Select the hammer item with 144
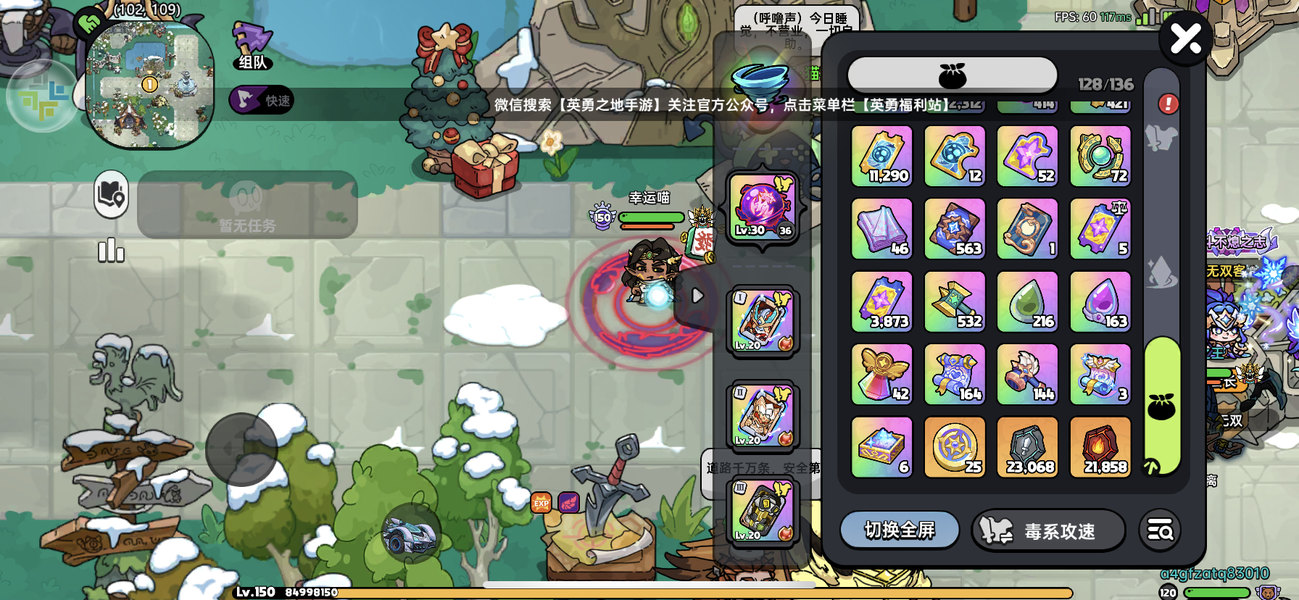Image resolution: width=1299 pixels, height=600 pixels. 1027,374
